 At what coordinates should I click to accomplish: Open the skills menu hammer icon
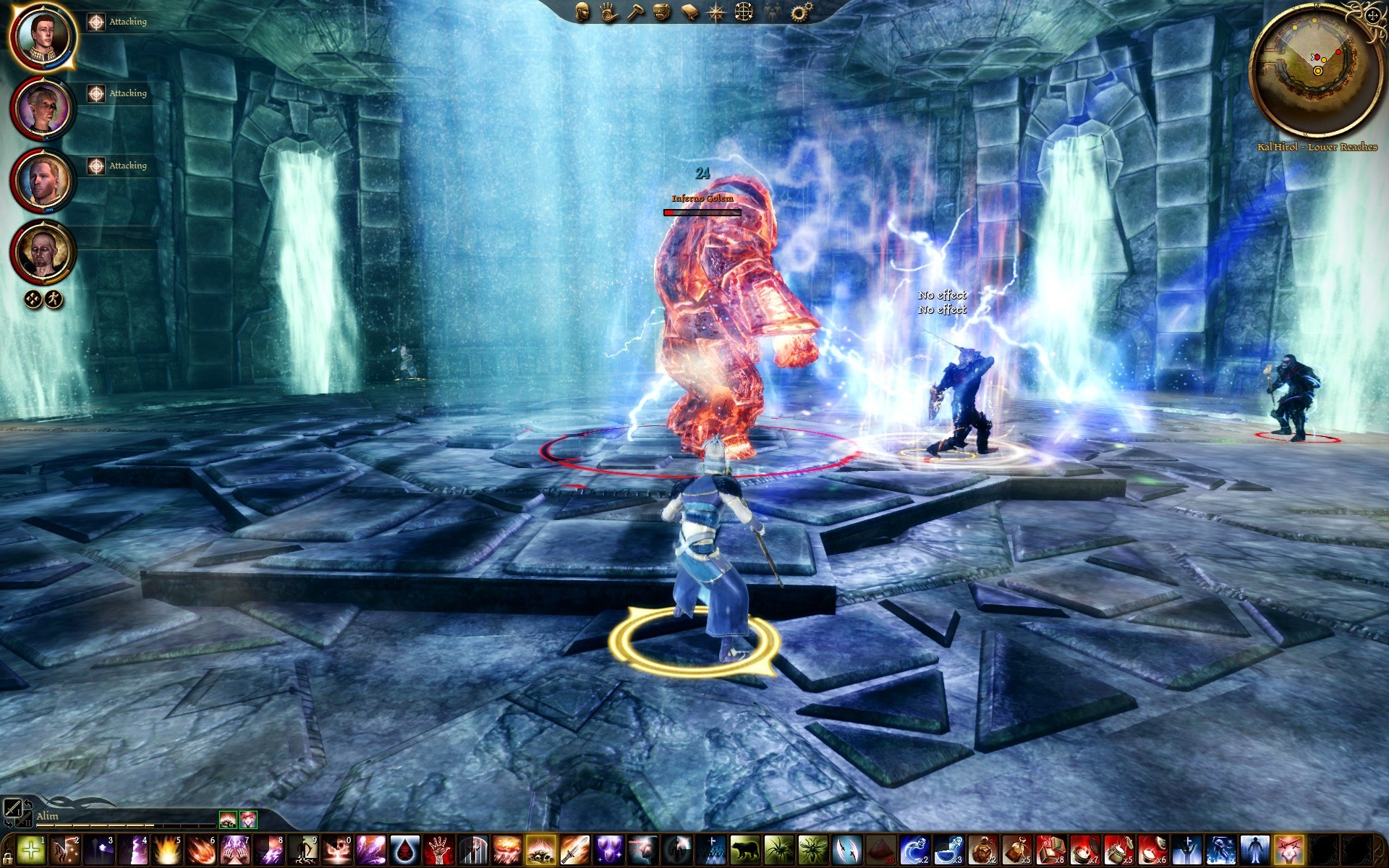pos(635,12)
